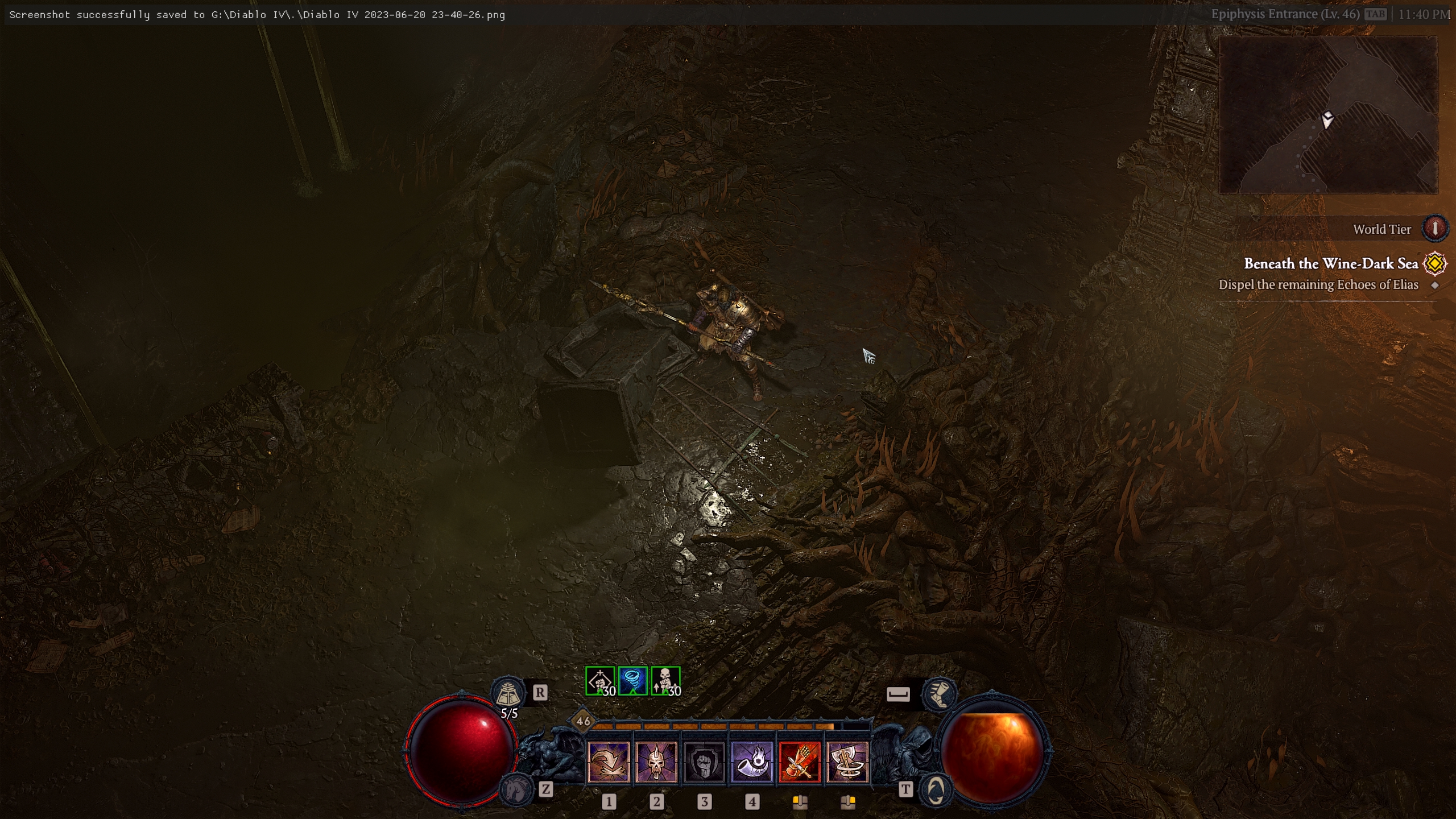This screenshot has width=1456, height=819.
Task: Use the Whirlwind axe skill icon
Action: pos(849,762)
